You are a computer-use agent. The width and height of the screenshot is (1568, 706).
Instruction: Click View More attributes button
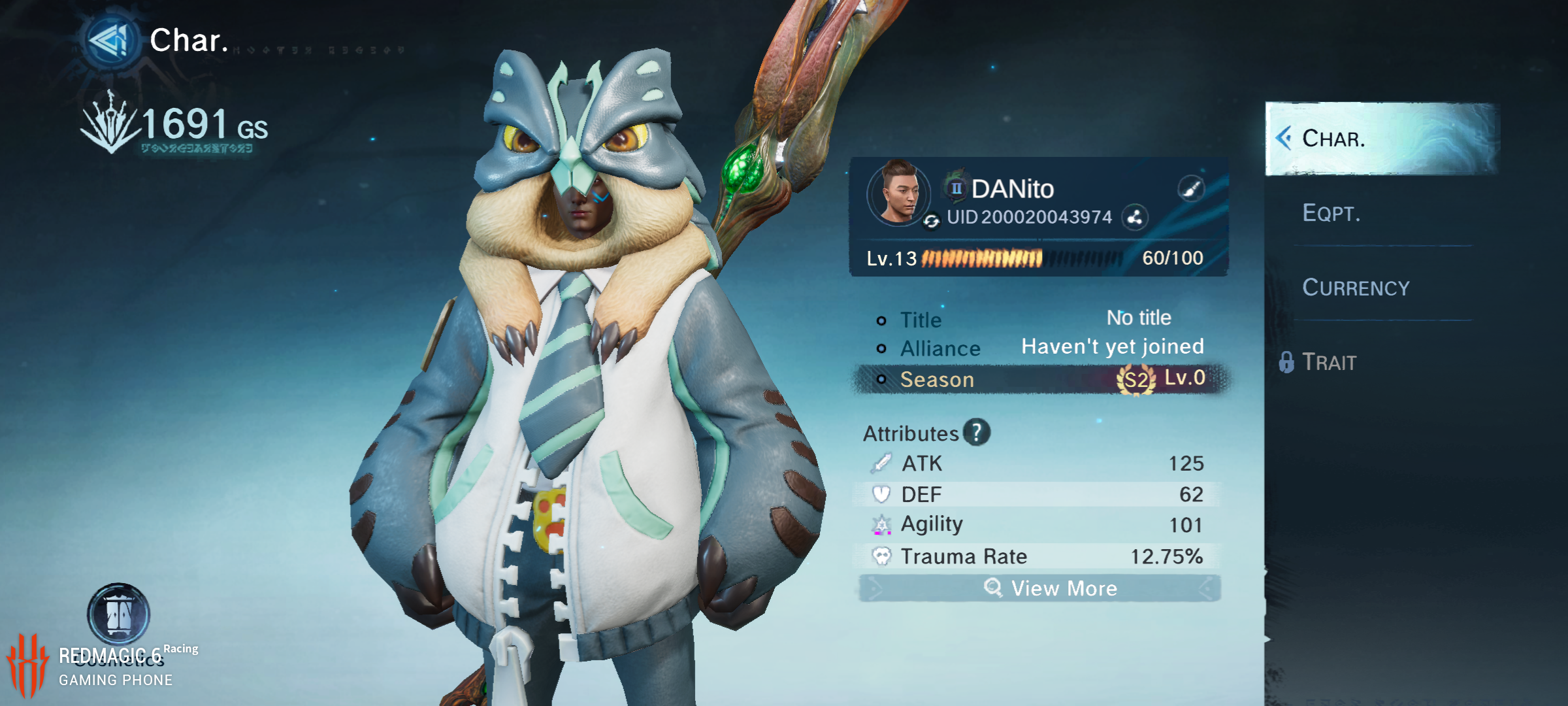pyautogui.click(x=1040, y=588)
